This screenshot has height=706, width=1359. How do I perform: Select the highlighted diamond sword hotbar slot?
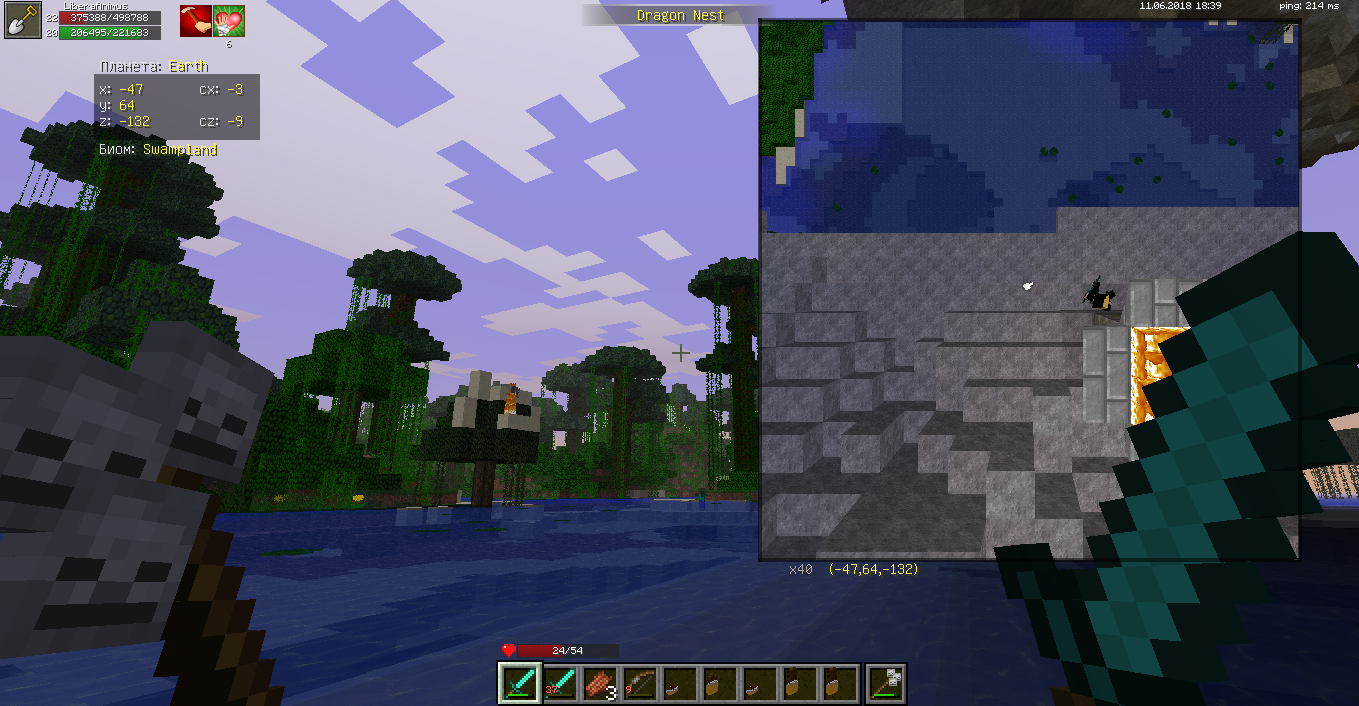coord(520,683)
